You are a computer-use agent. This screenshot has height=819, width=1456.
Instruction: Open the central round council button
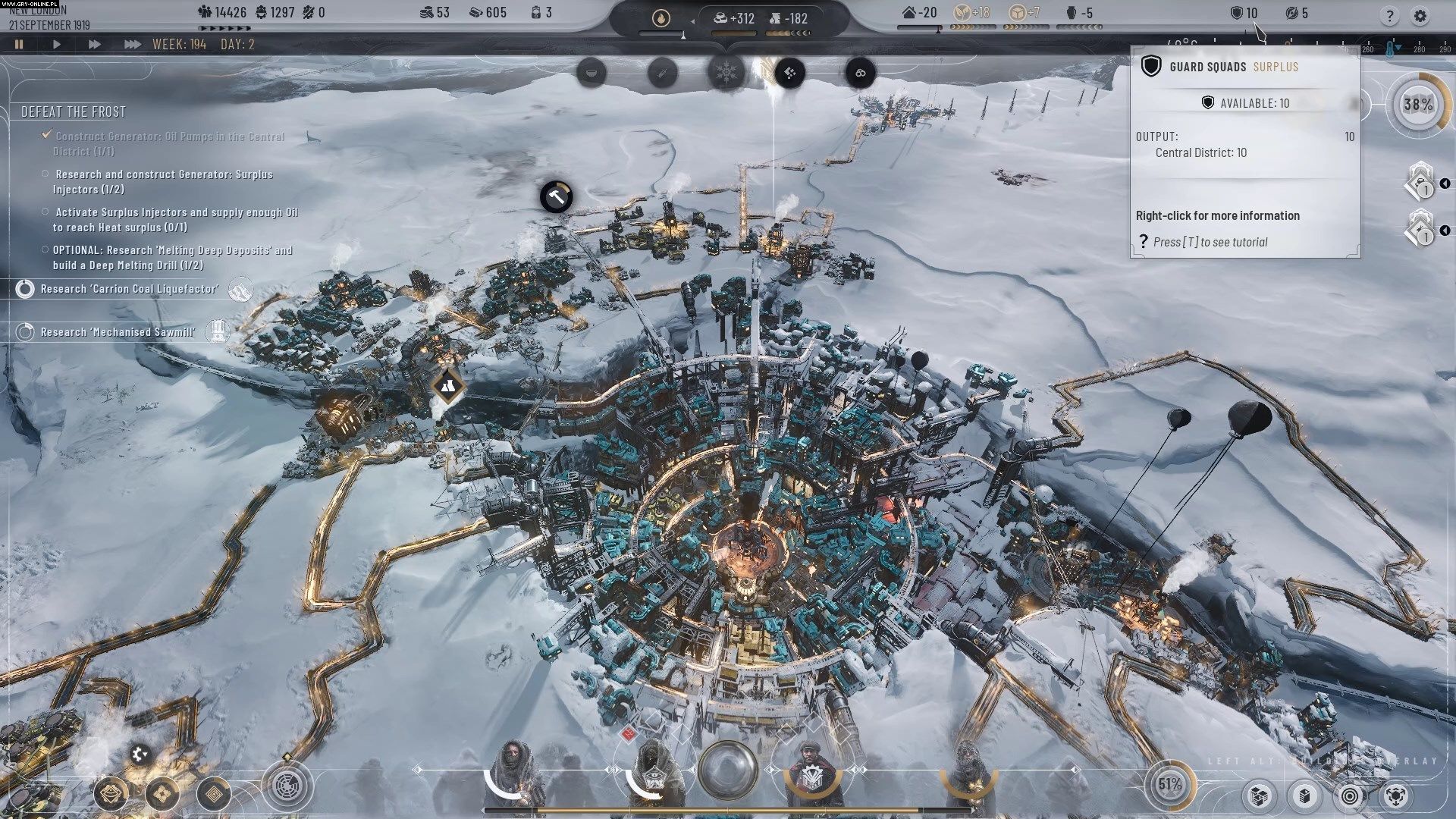pos(727,770)
